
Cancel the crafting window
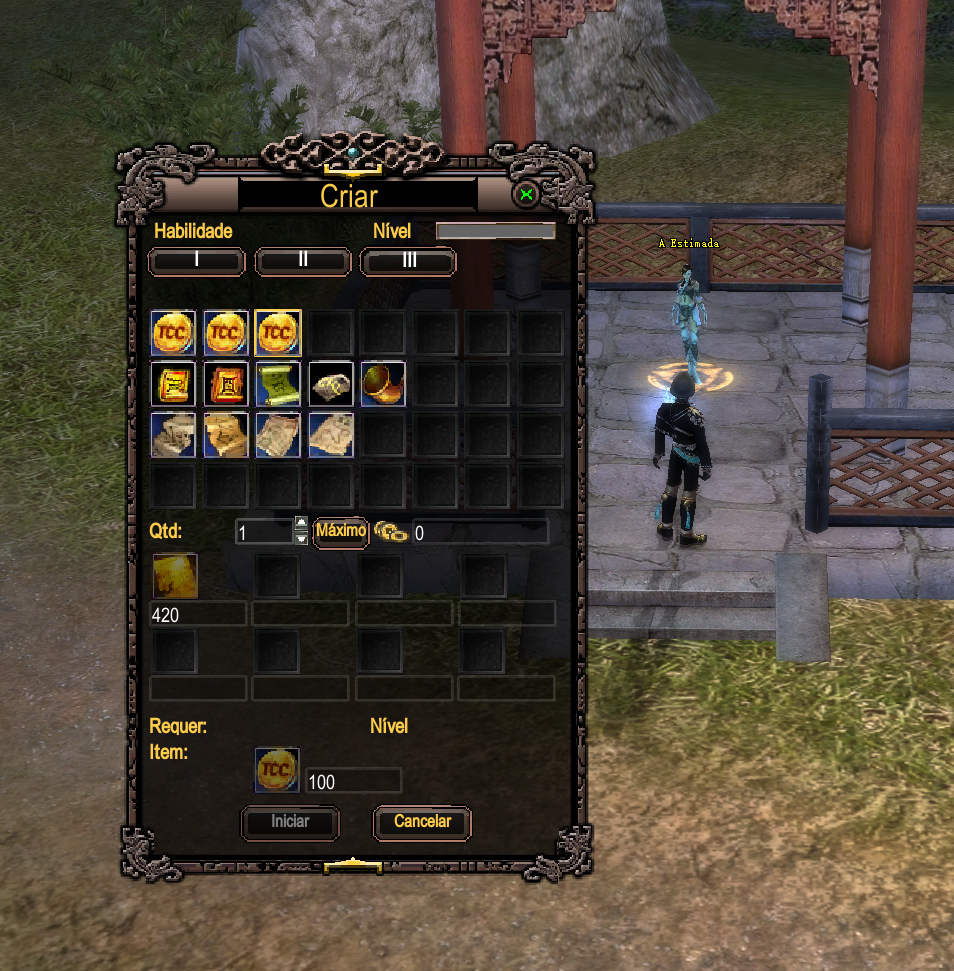click(x=422, y=822)
